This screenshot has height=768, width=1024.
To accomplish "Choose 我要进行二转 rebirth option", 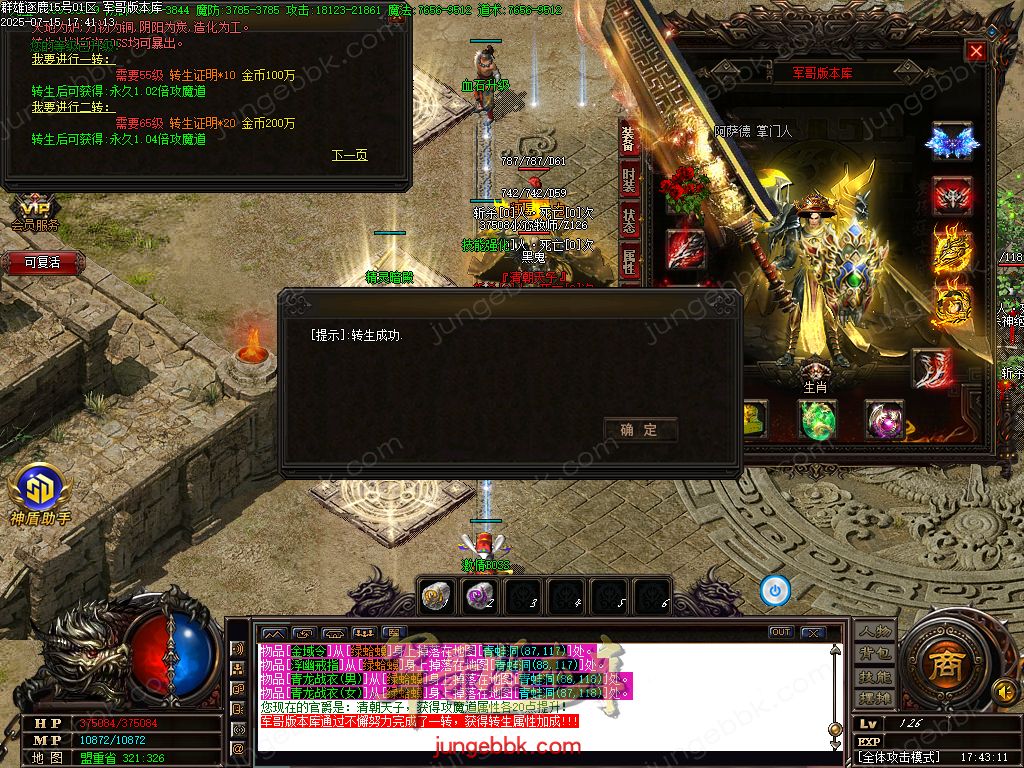I will [59, 107].
